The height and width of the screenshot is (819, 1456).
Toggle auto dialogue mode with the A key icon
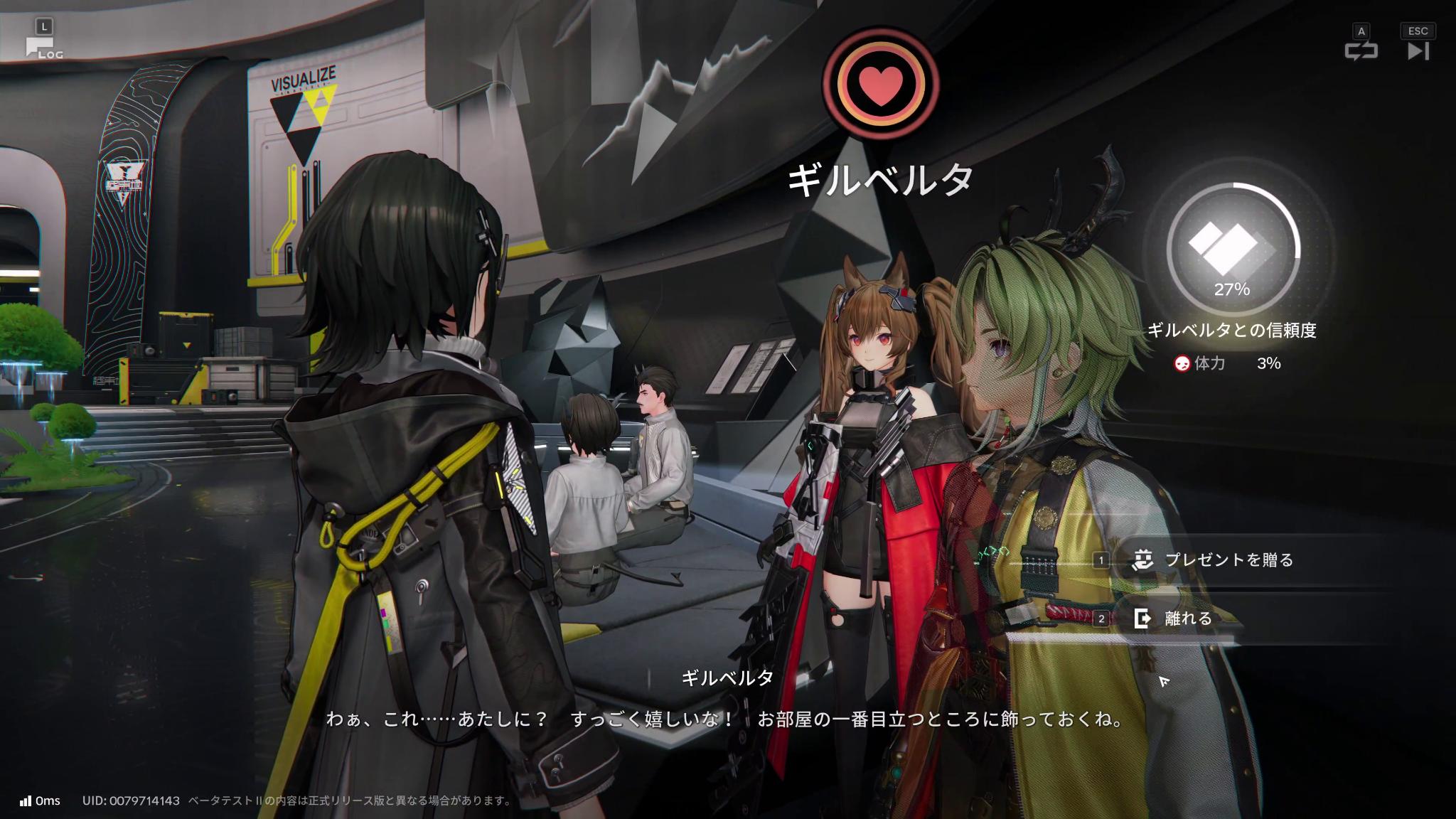pyautogui.click(x=1360, y=31)
